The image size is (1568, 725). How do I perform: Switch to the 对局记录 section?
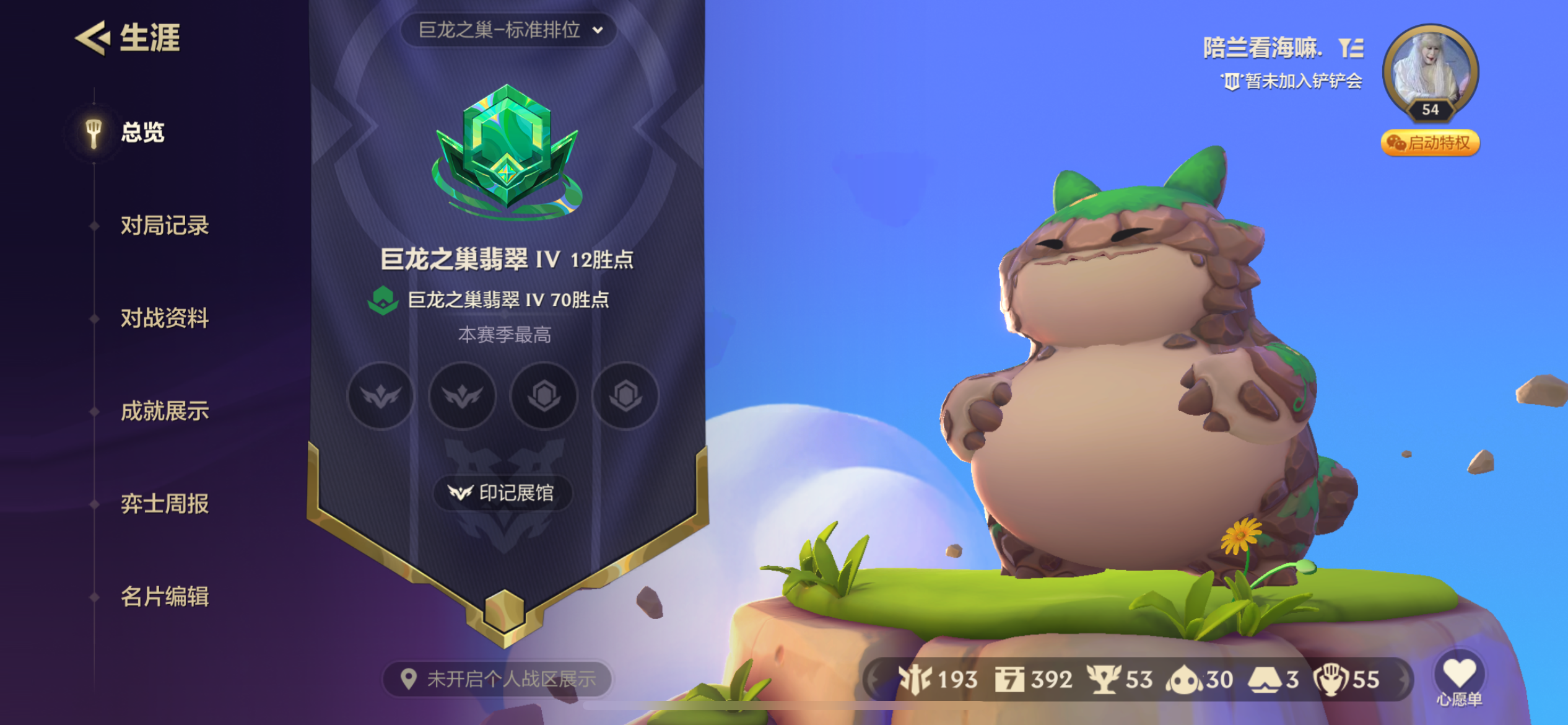[x=163, y=225]
